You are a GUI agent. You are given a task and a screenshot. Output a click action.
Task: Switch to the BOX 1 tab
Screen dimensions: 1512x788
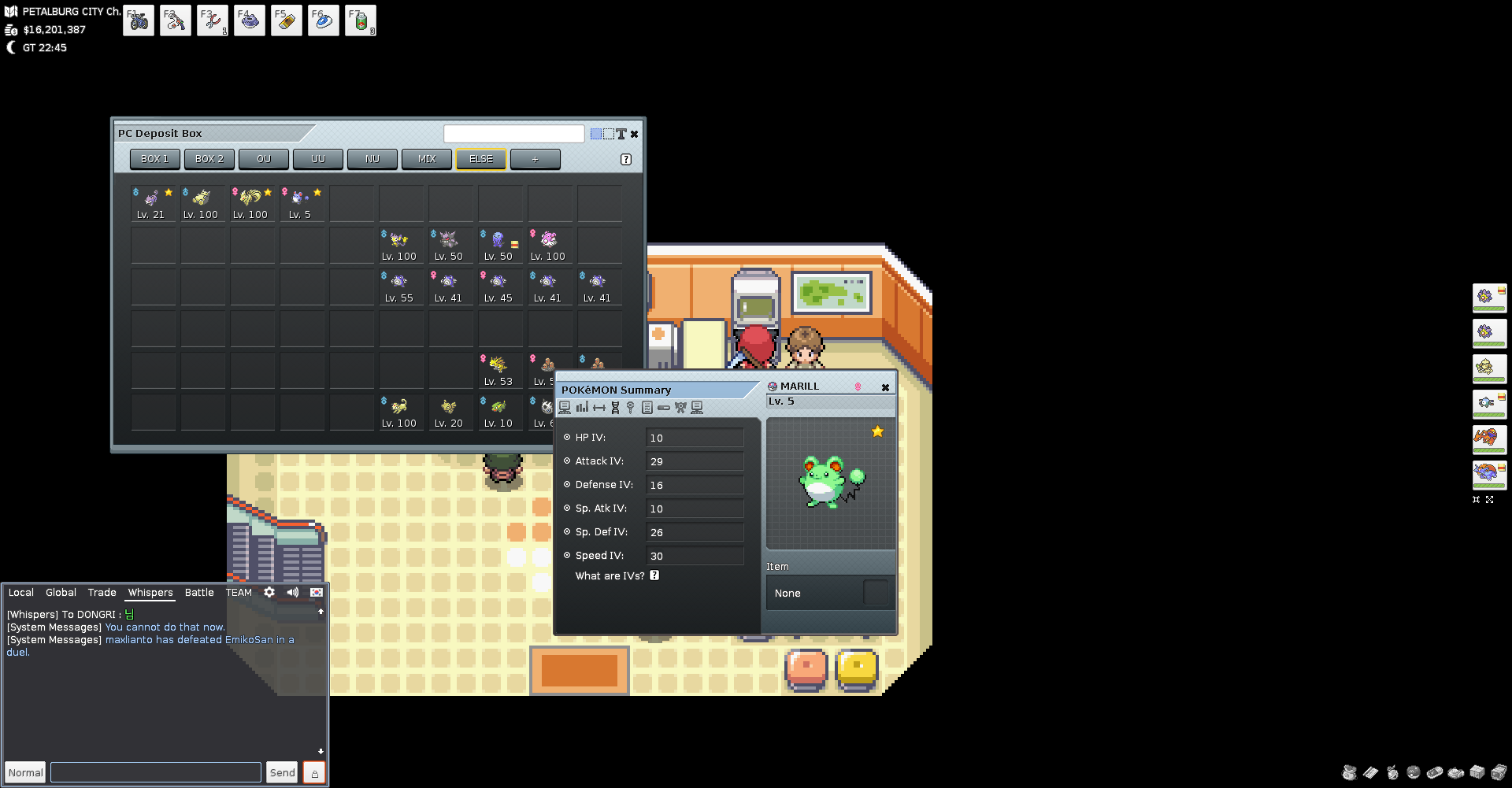(x=154, y=159)
